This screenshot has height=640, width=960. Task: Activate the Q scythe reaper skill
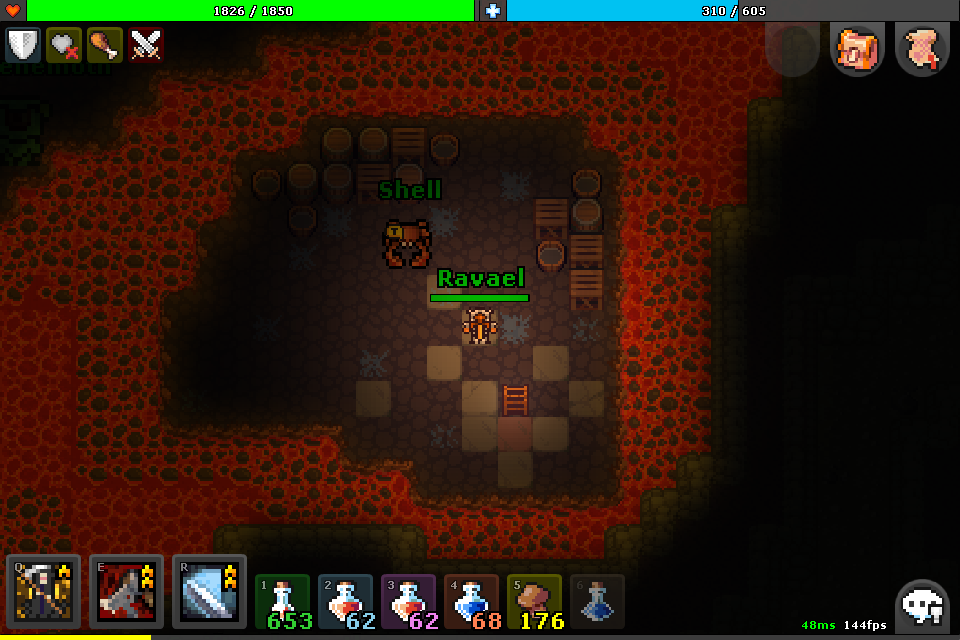pyautogui.click(x=43, y=591)
